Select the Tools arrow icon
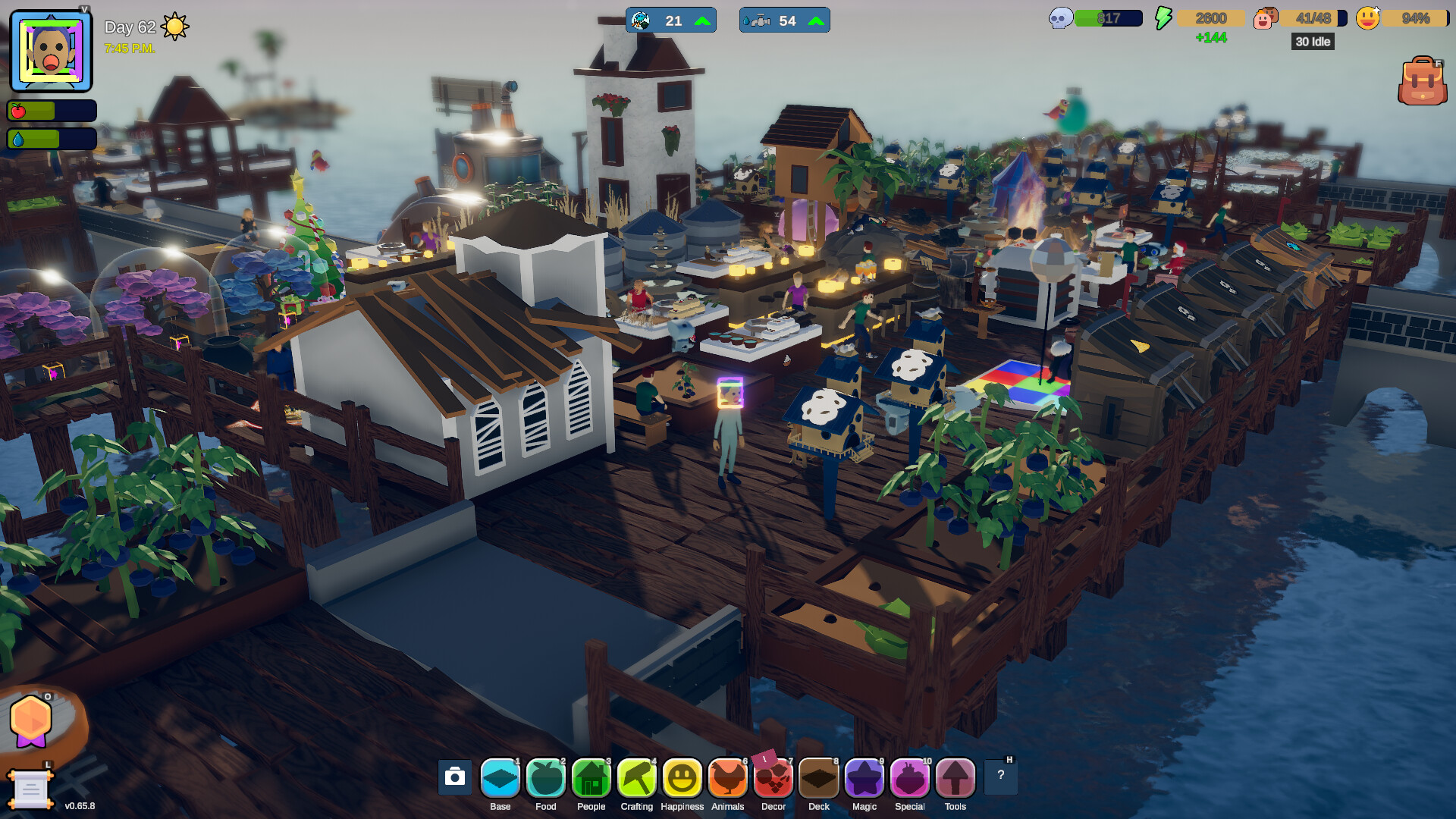The width and height of the screenshot is (1456, 819). 955,777
